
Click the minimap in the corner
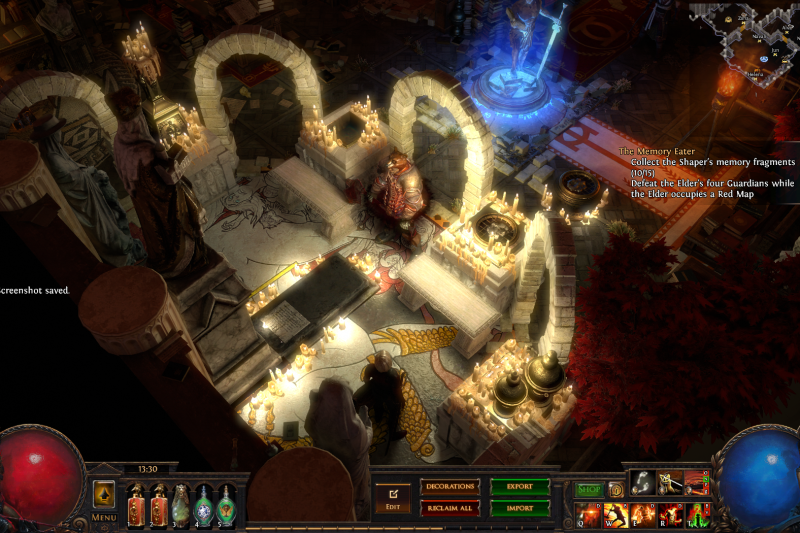[748, 42]
